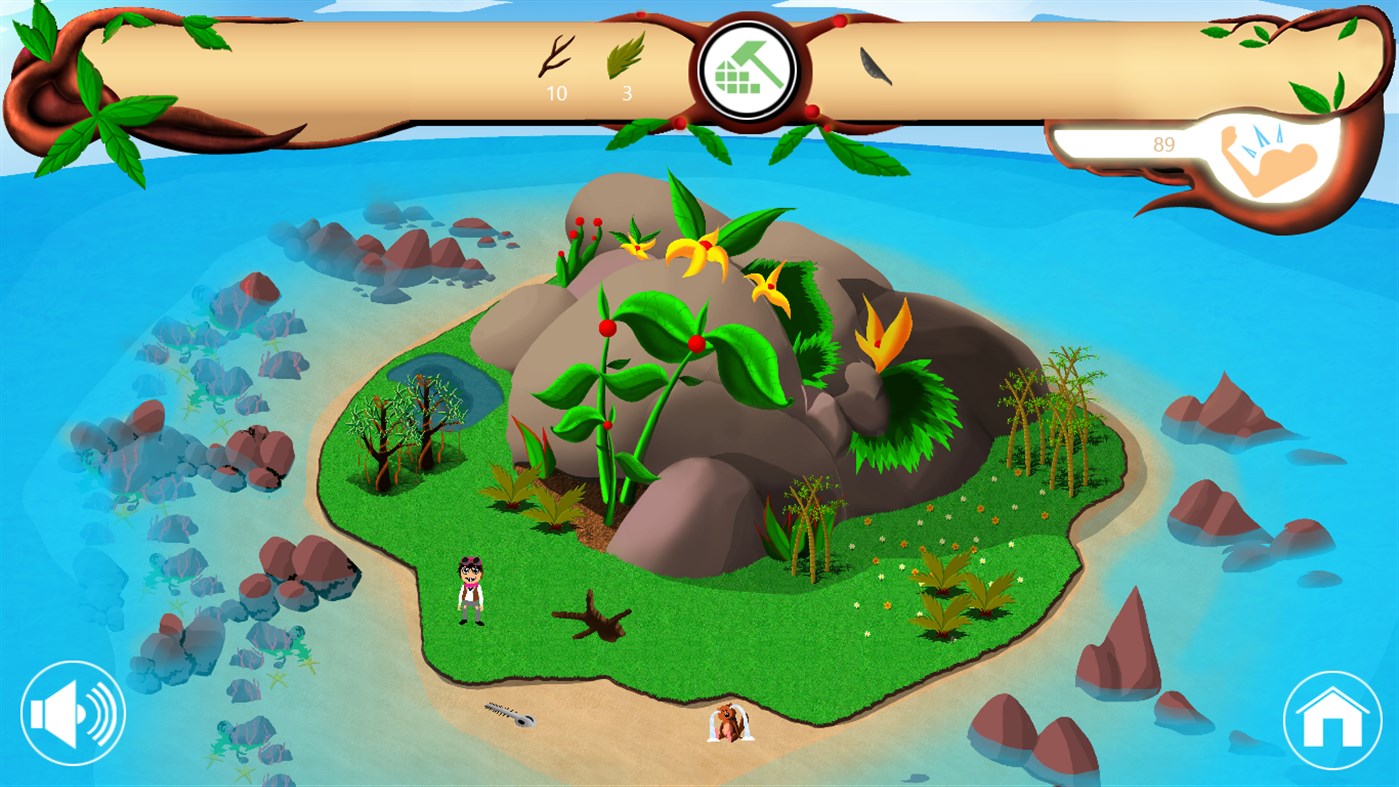The width and height of the screenshot is (1399, 787).
Task: Expand the twig count showing 10
Action: [x=557, y=95]
